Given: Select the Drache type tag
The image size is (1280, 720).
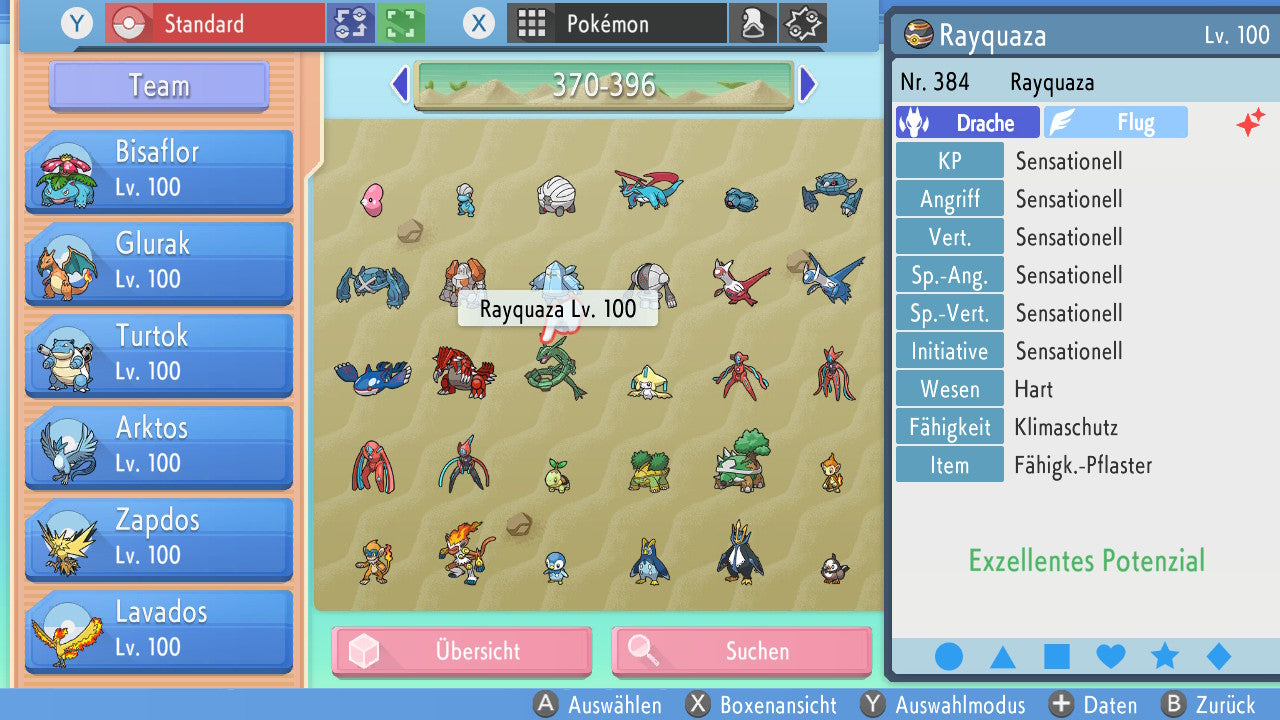Looking at the screenshot, I should [966, 121].
